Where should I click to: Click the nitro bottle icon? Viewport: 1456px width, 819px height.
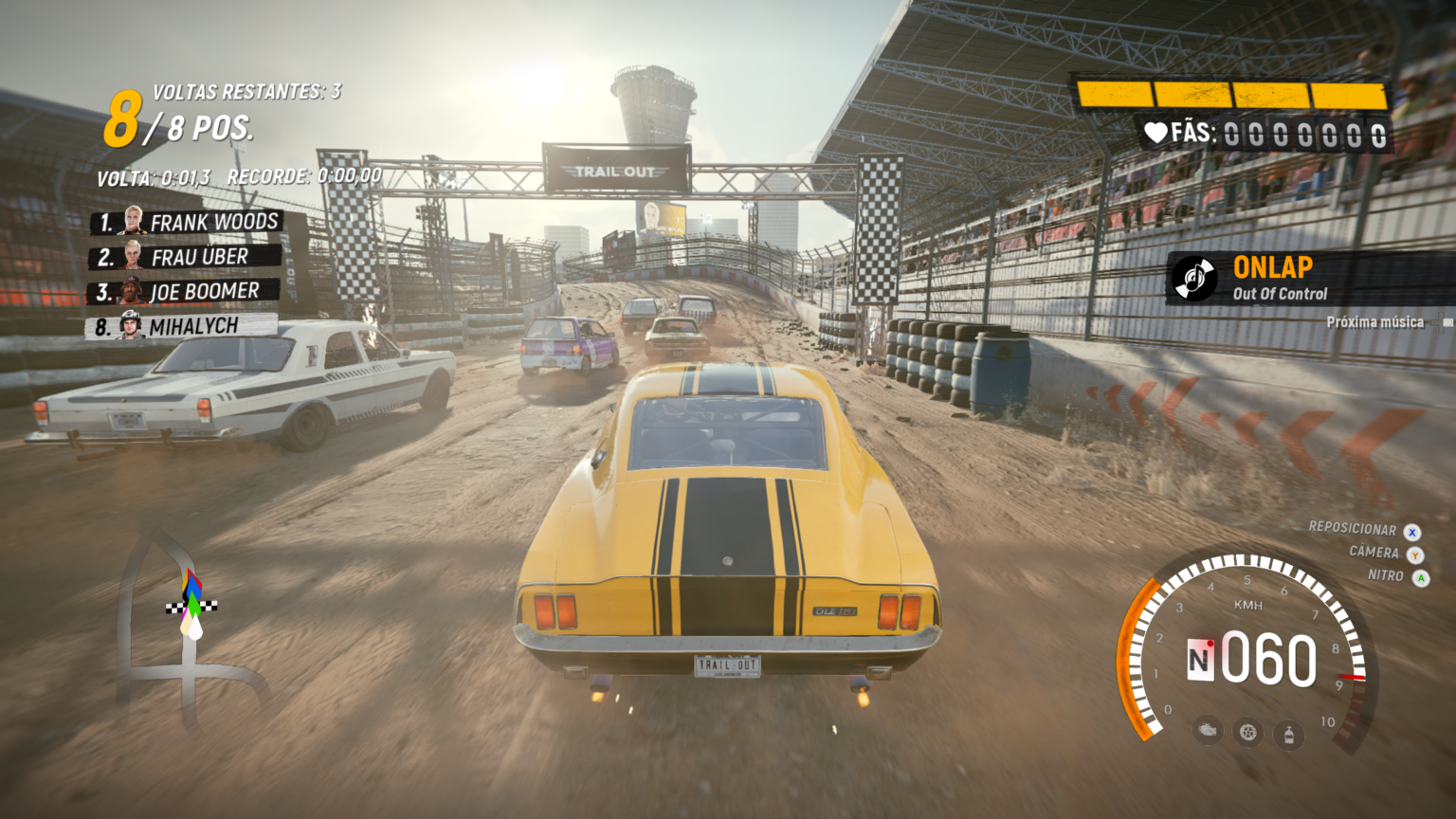point(1289,733)
